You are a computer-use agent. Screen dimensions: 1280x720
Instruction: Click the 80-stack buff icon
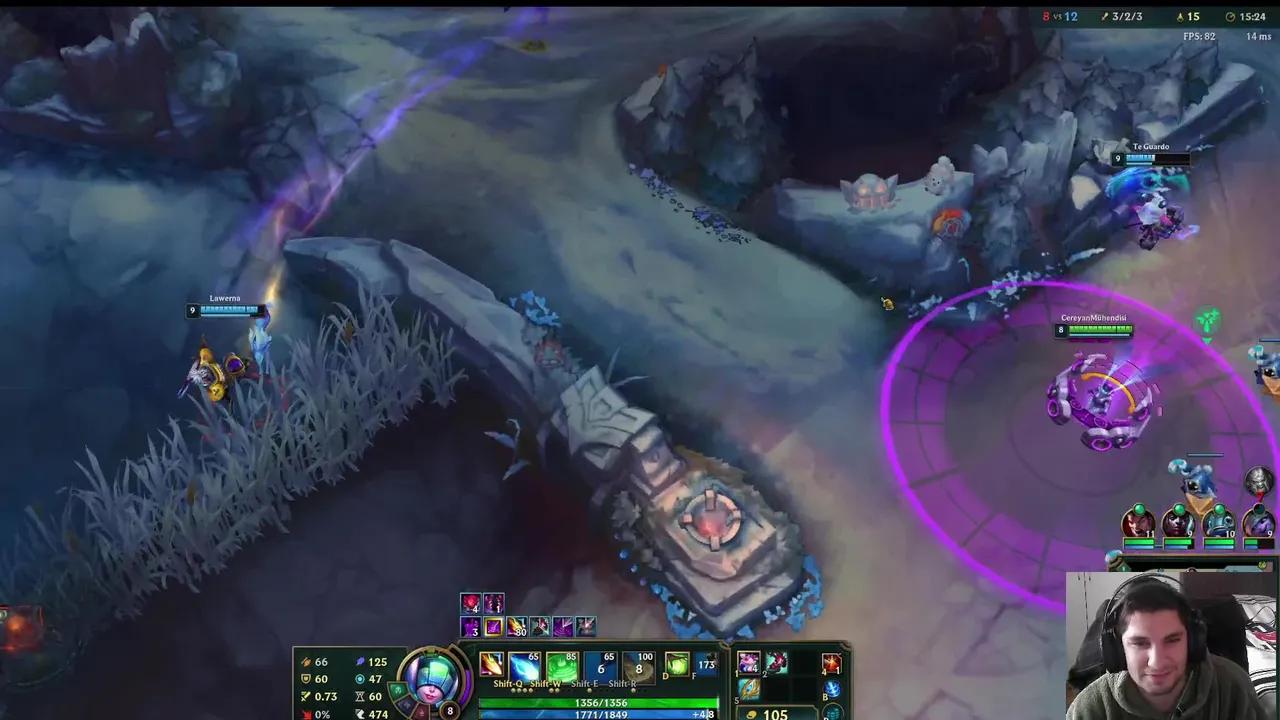516,627
